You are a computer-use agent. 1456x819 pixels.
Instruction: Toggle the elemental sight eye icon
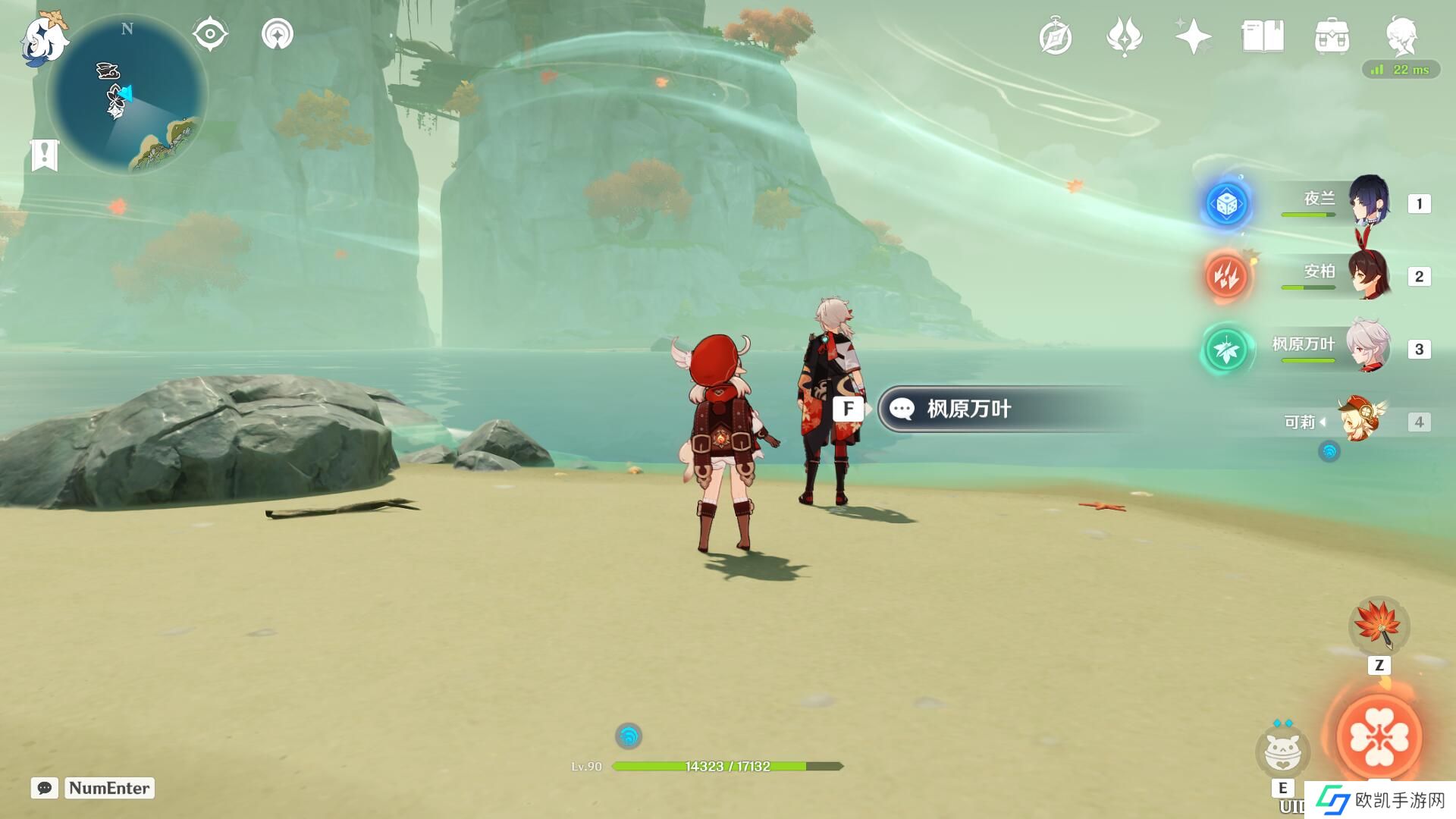210,35
